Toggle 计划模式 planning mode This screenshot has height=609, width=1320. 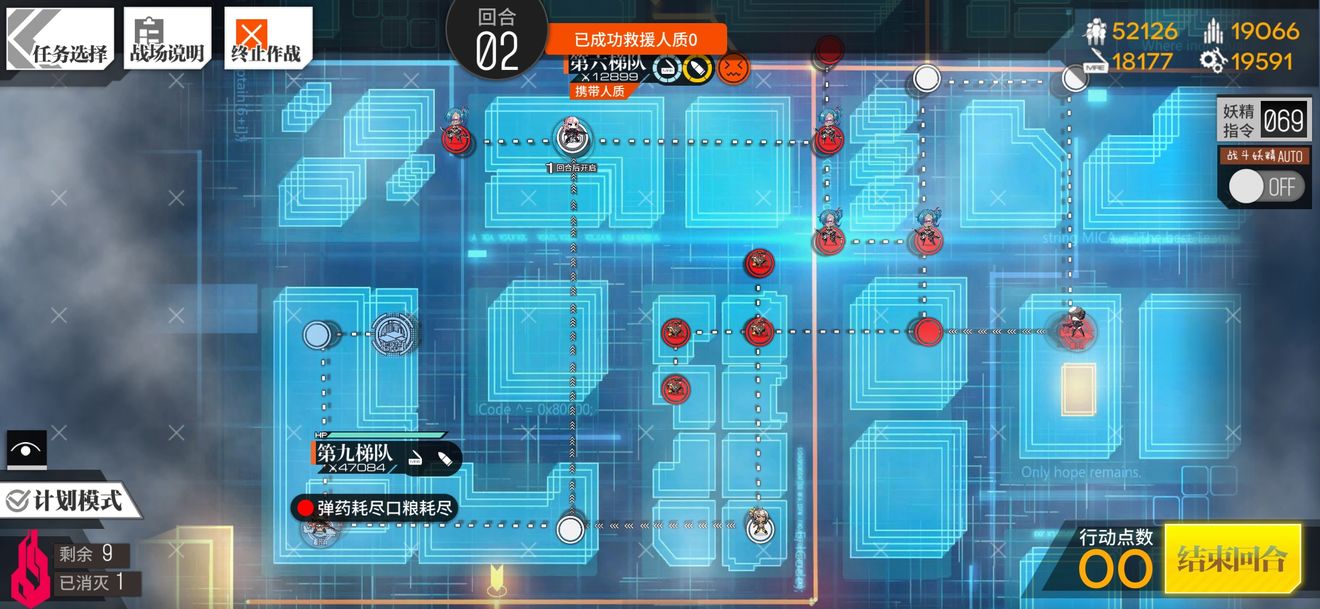point(66,500)
